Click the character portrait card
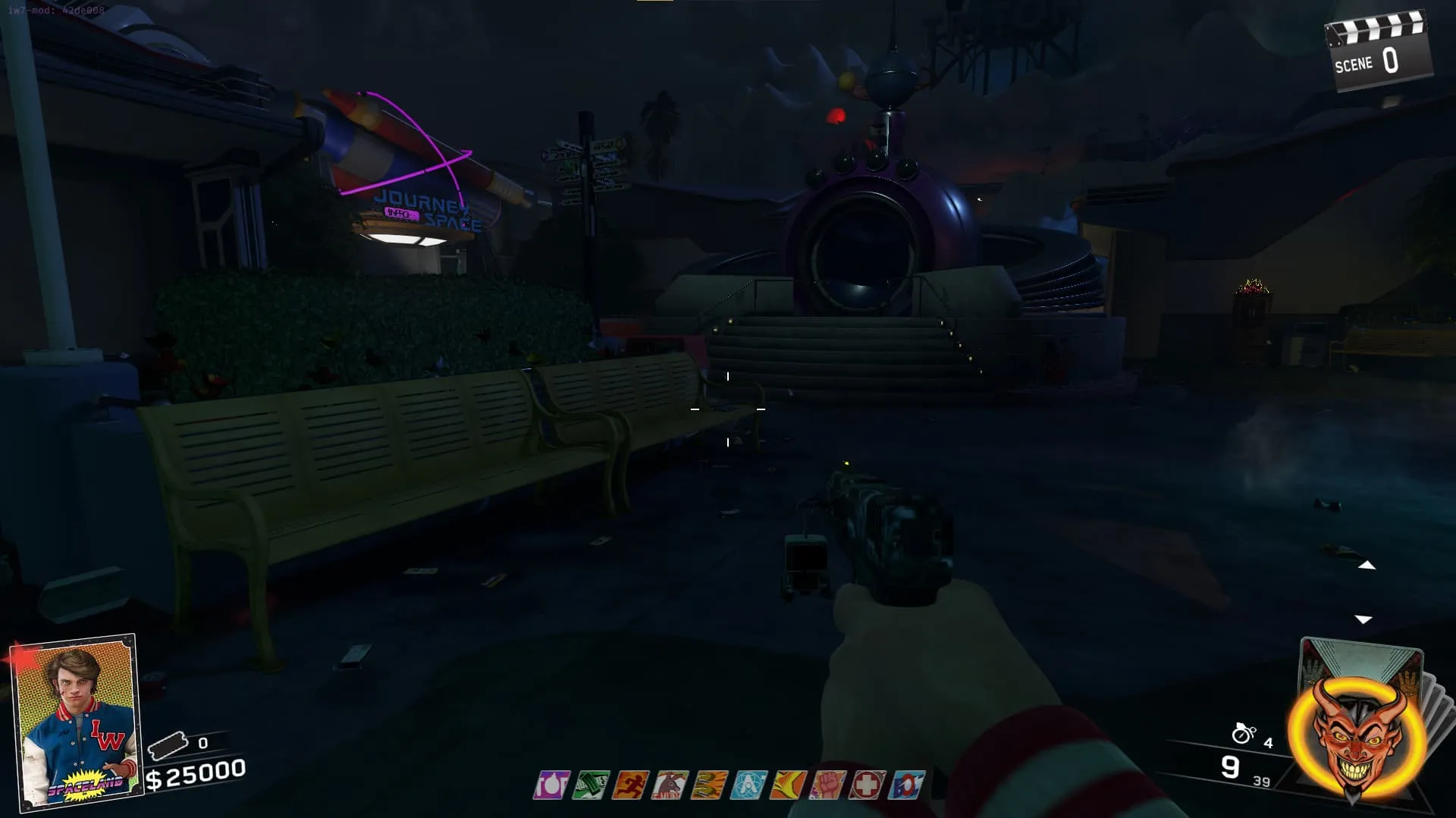The image size is (1456, 818). pos(74,721)
